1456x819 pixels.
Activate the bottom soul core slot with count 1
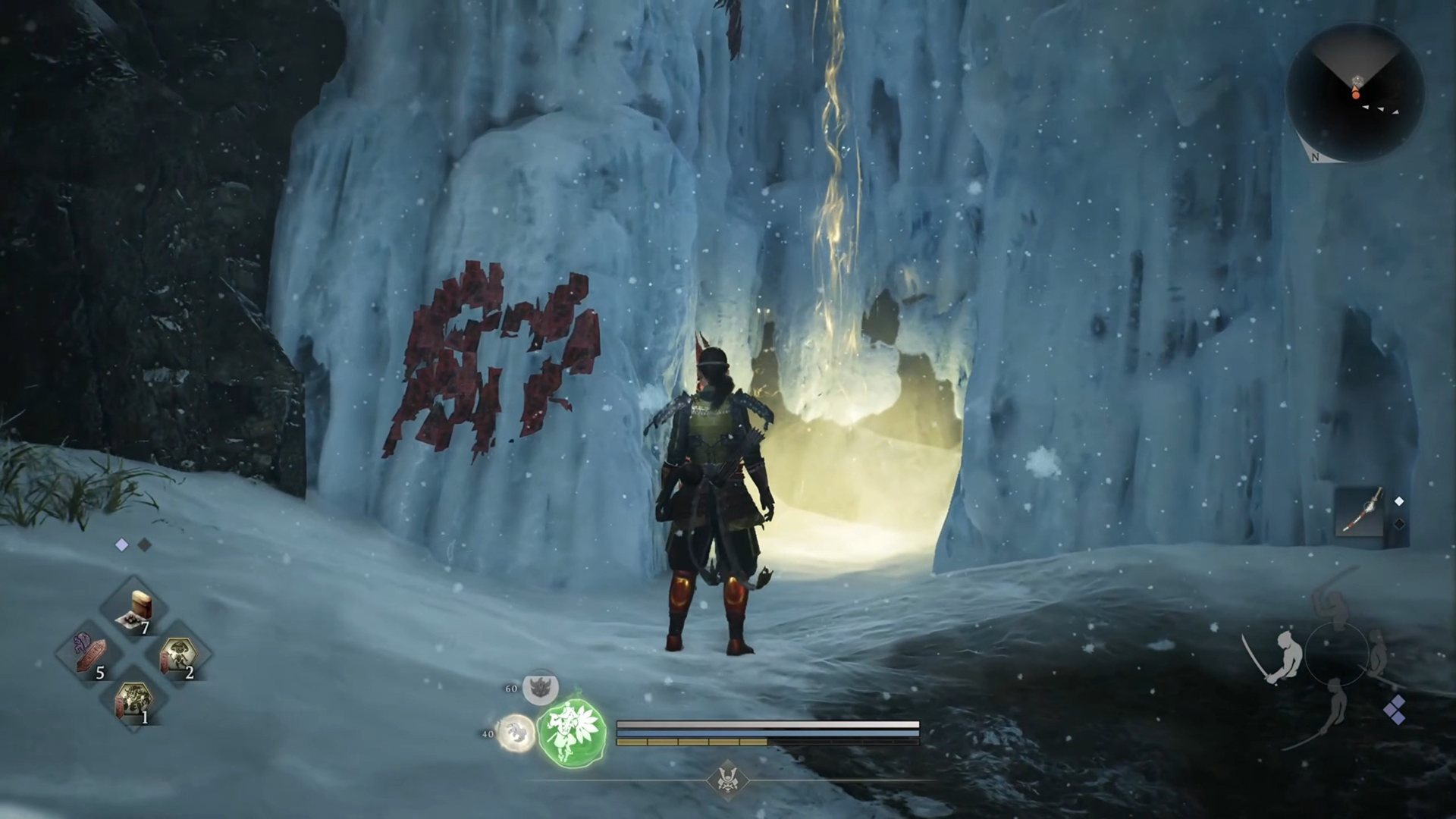(x=135, y=698)
